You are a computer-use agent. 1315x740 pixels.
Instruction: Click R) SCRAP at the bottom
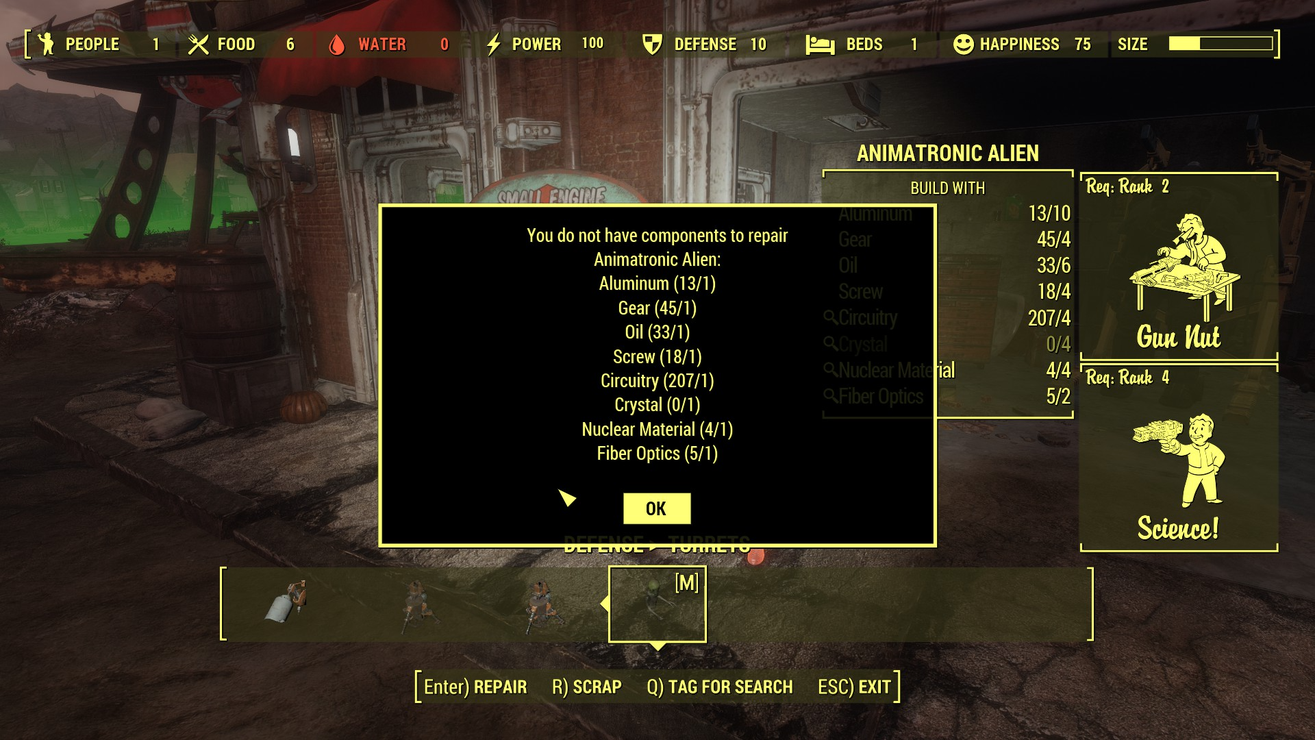point(585,687)
